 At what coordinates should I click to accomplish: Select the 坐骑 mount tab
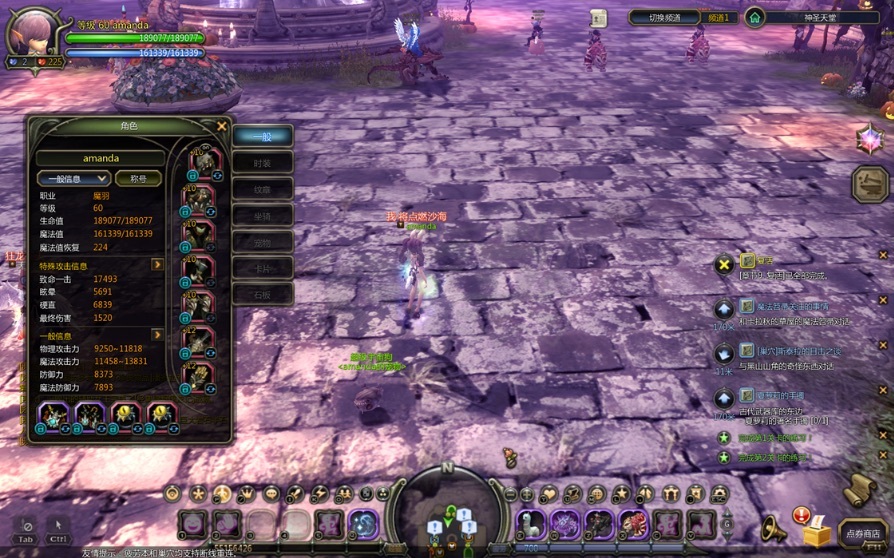click(262, 215)
